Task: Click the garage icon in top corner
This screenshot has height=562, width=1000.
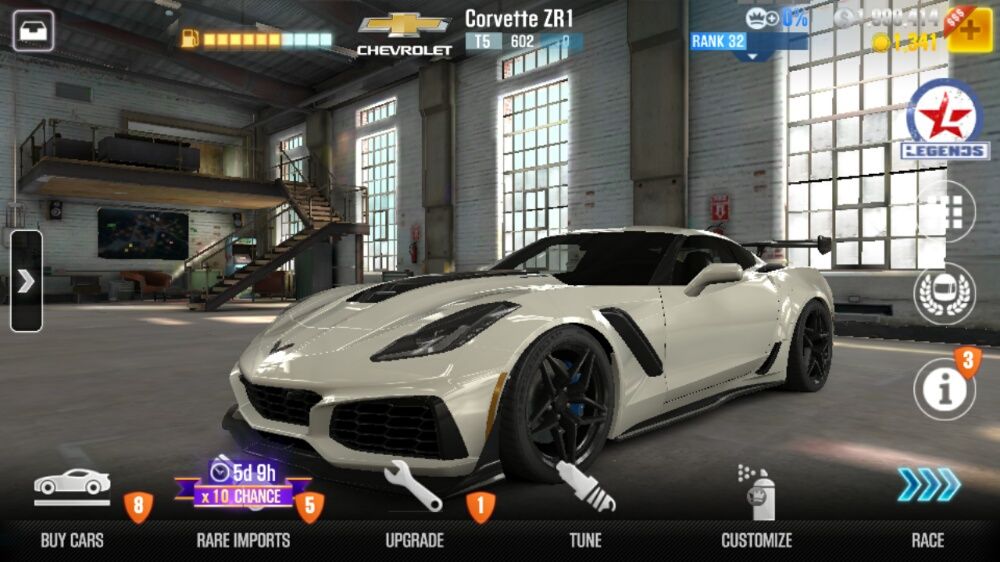Action: click(x=33, y=30)
